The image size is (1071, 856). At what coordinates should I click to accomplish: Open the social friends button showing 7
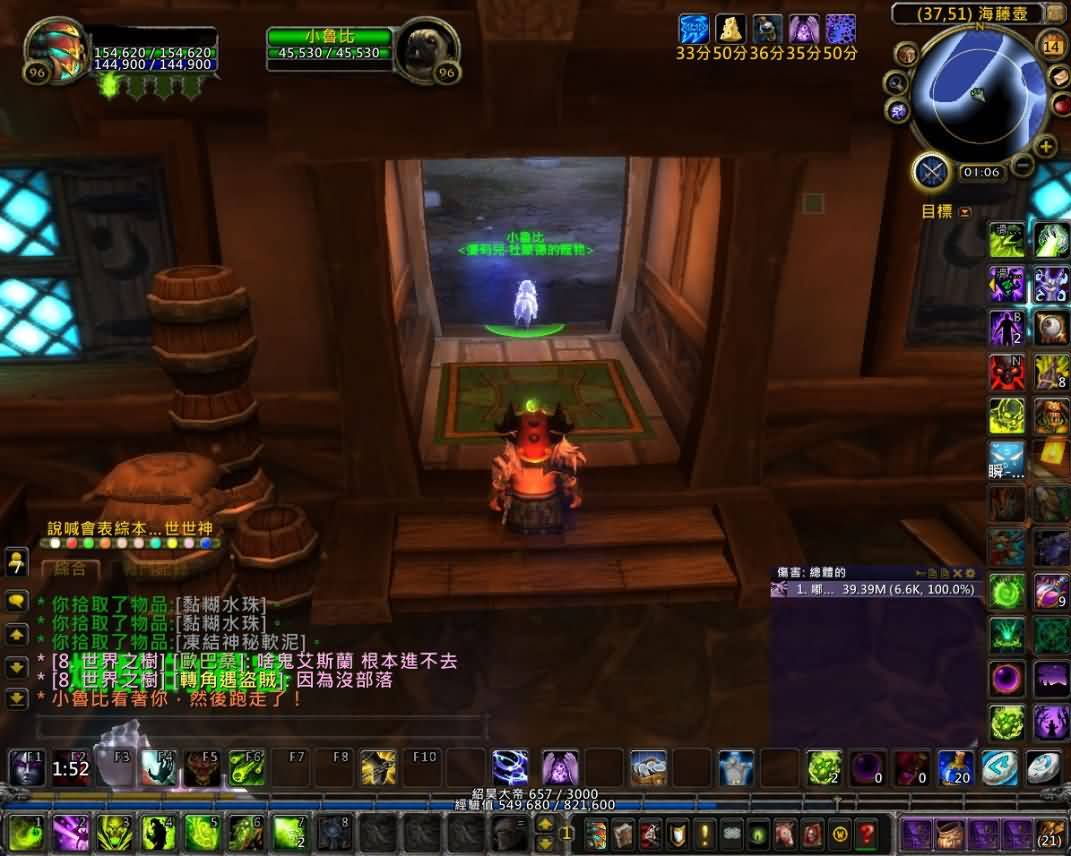[16, 562]
